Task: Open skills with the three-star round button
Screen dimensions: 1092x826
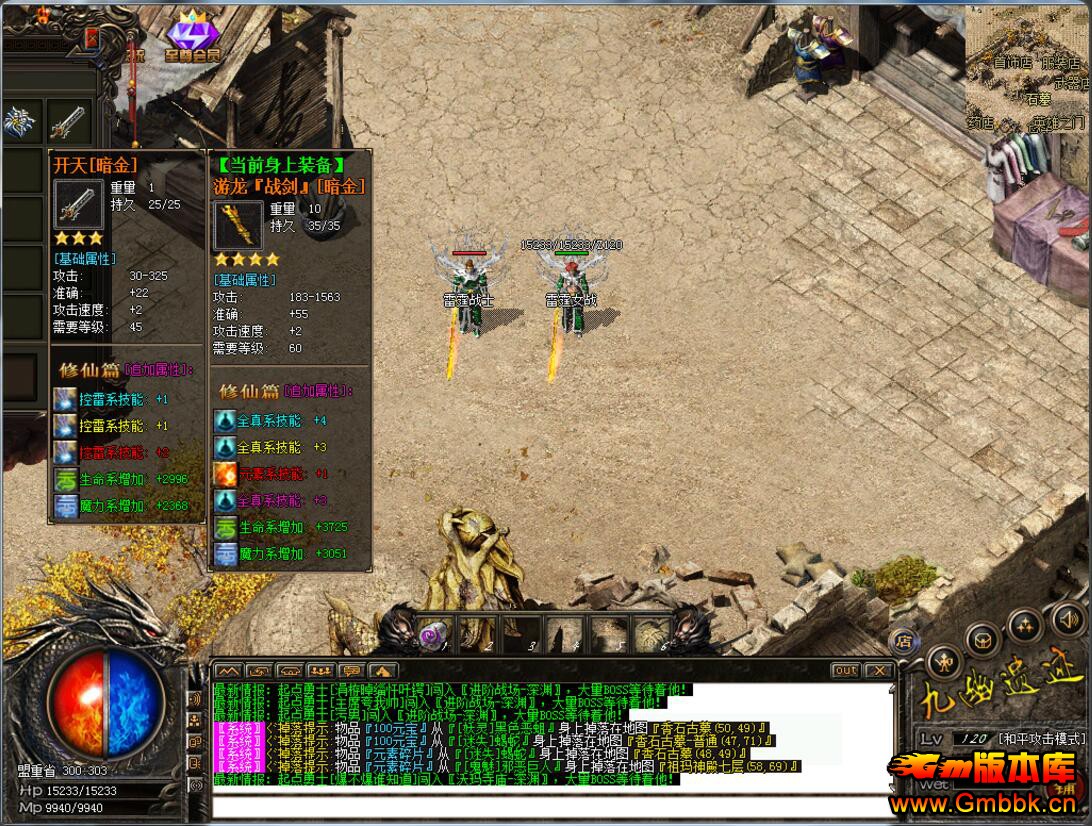Action: (1025, 627)
